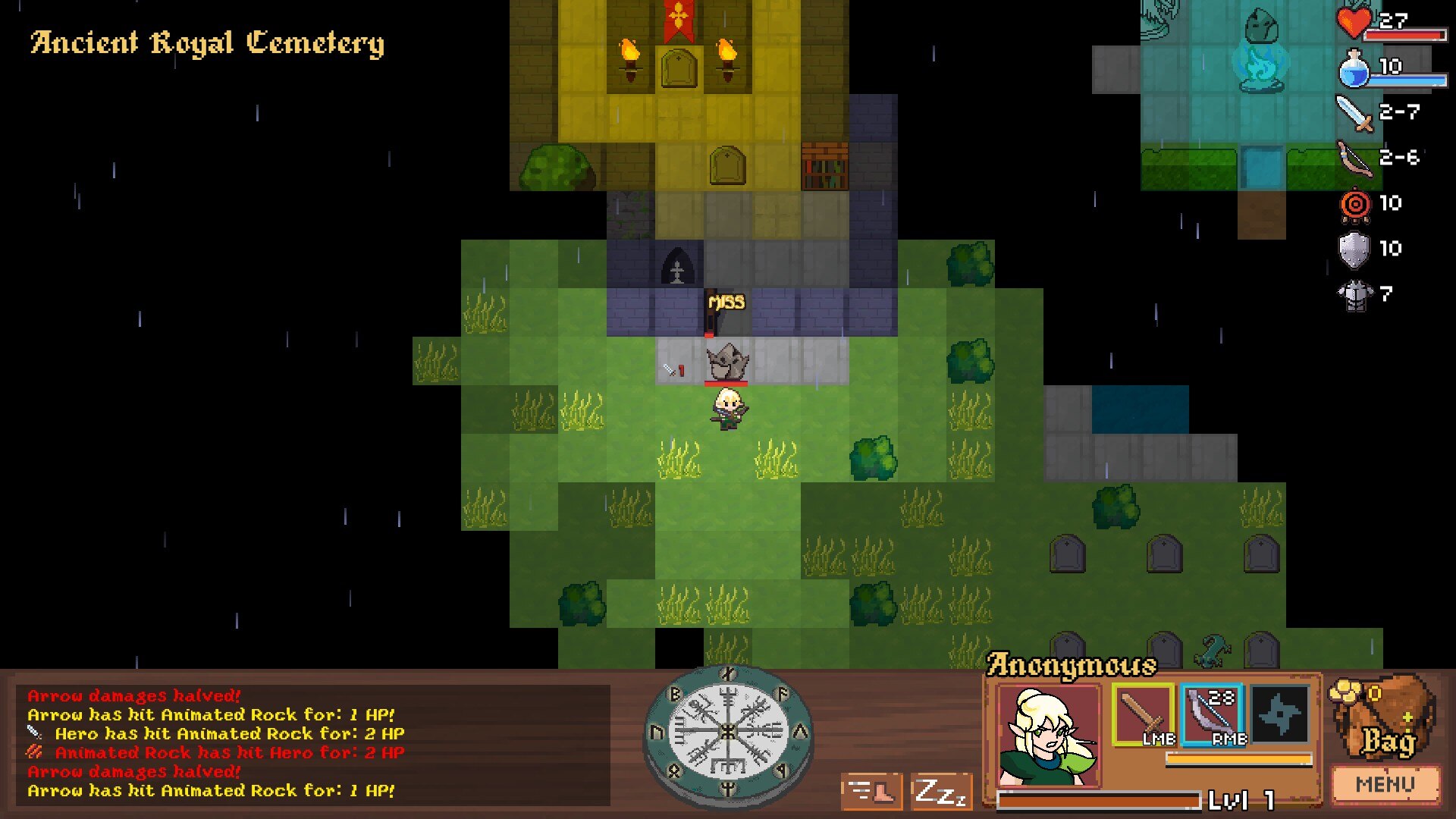Viewport: 1456px width, 819px height.
Task: Toggle the running boot button
Action: click(871, 793)
